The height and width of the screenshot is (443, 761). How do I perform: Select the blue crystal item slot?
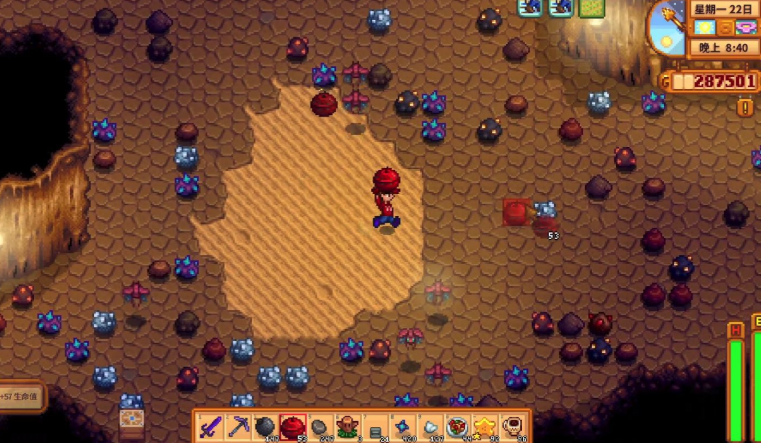coord(404,427)
